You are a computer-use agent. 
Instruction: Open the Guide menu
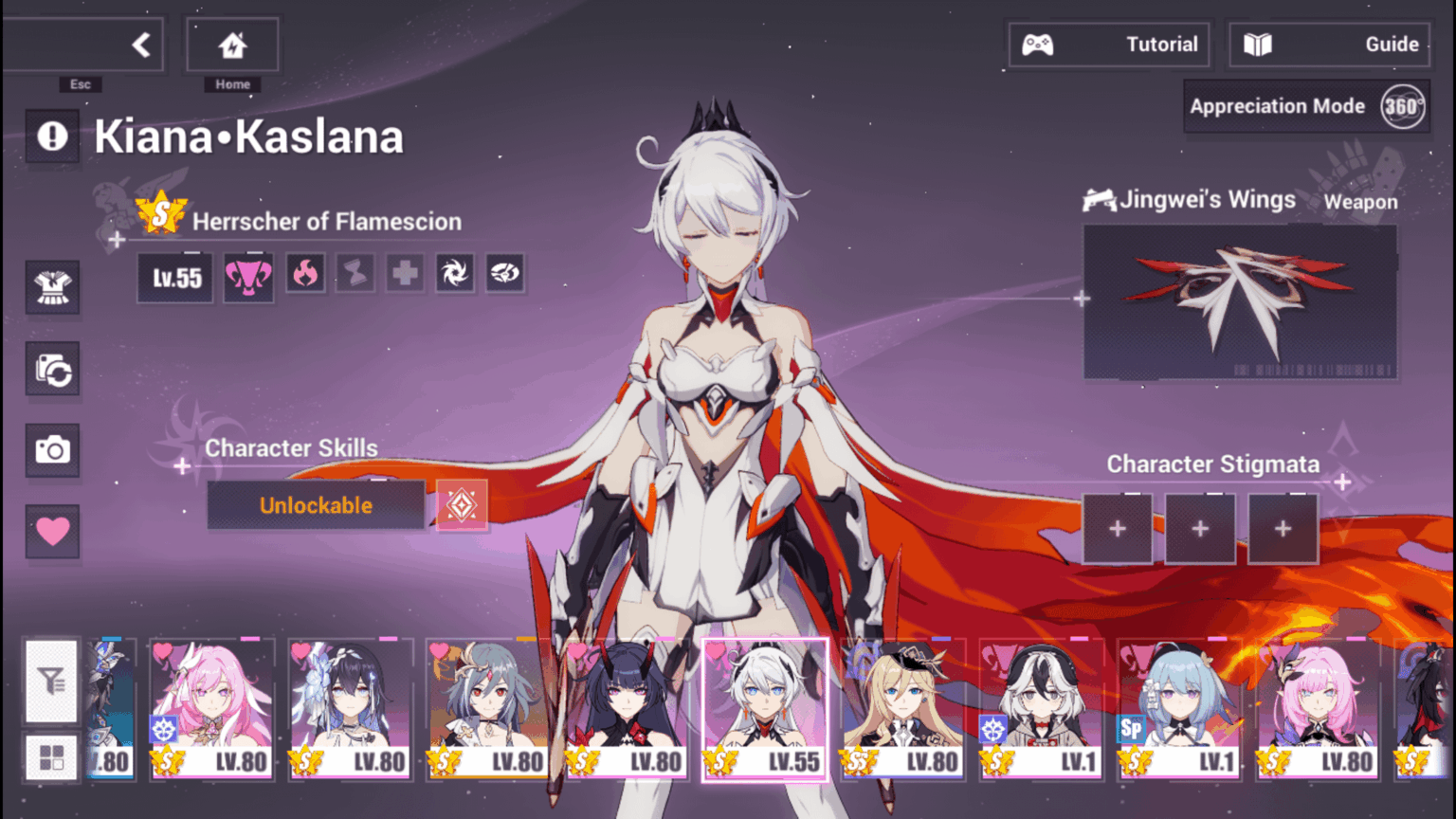[1327, 44]
